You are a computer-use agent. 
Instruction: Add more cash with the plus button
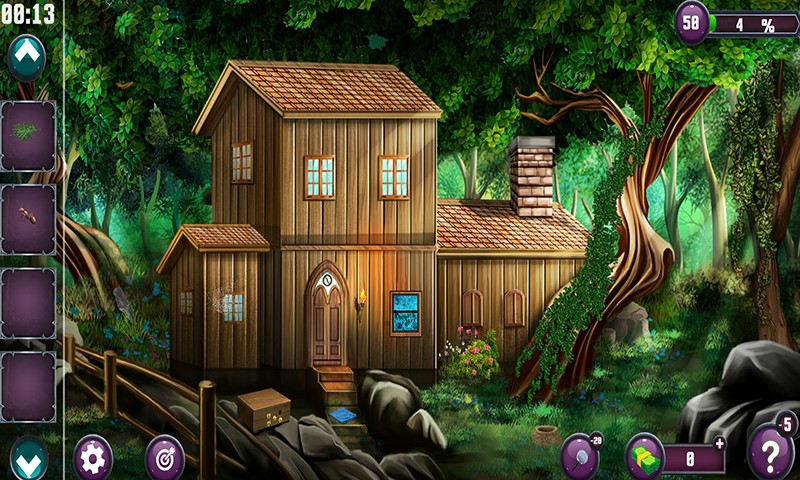point(720,443)
